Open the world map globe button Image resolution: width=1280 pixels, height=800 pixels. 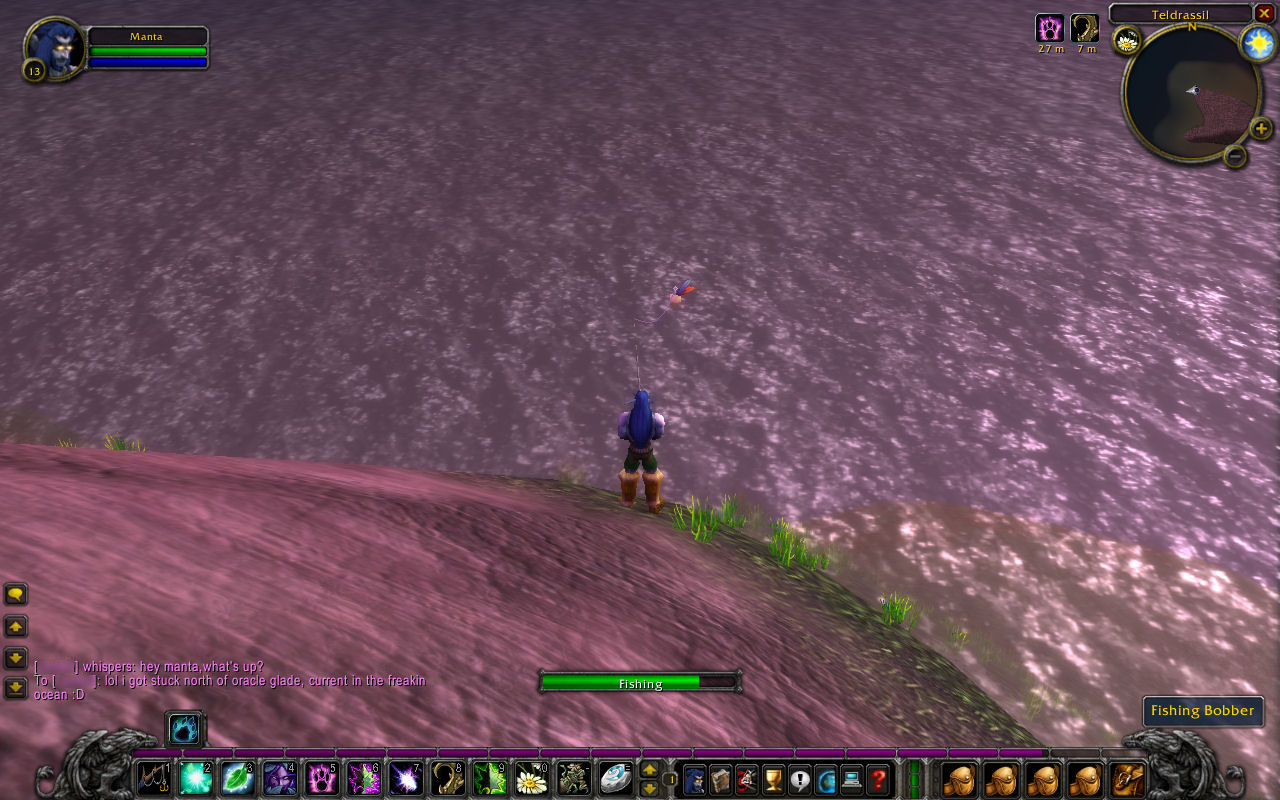826,778
